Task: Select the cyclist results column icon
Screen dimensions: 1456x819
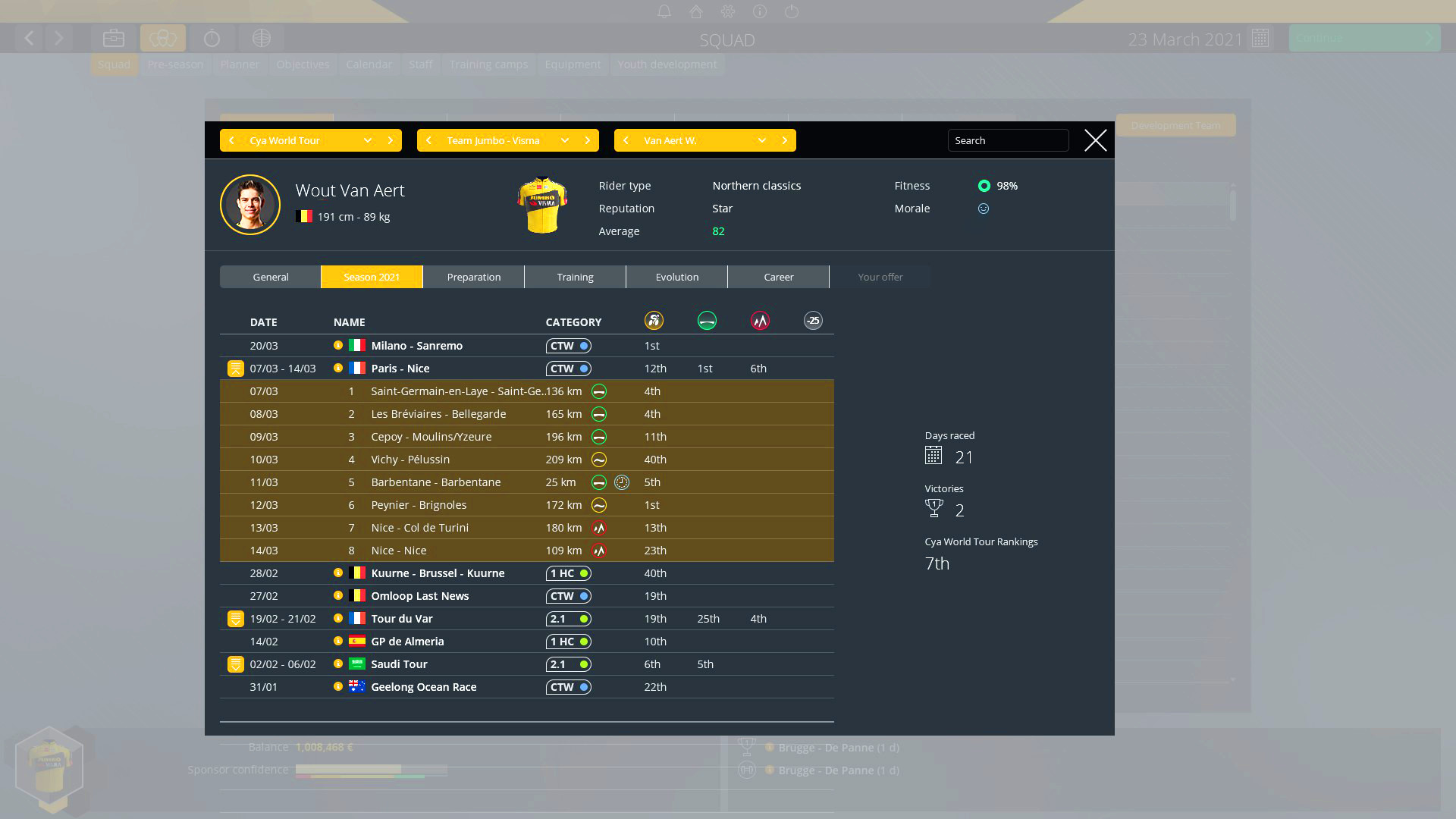Action: (654, 320)
